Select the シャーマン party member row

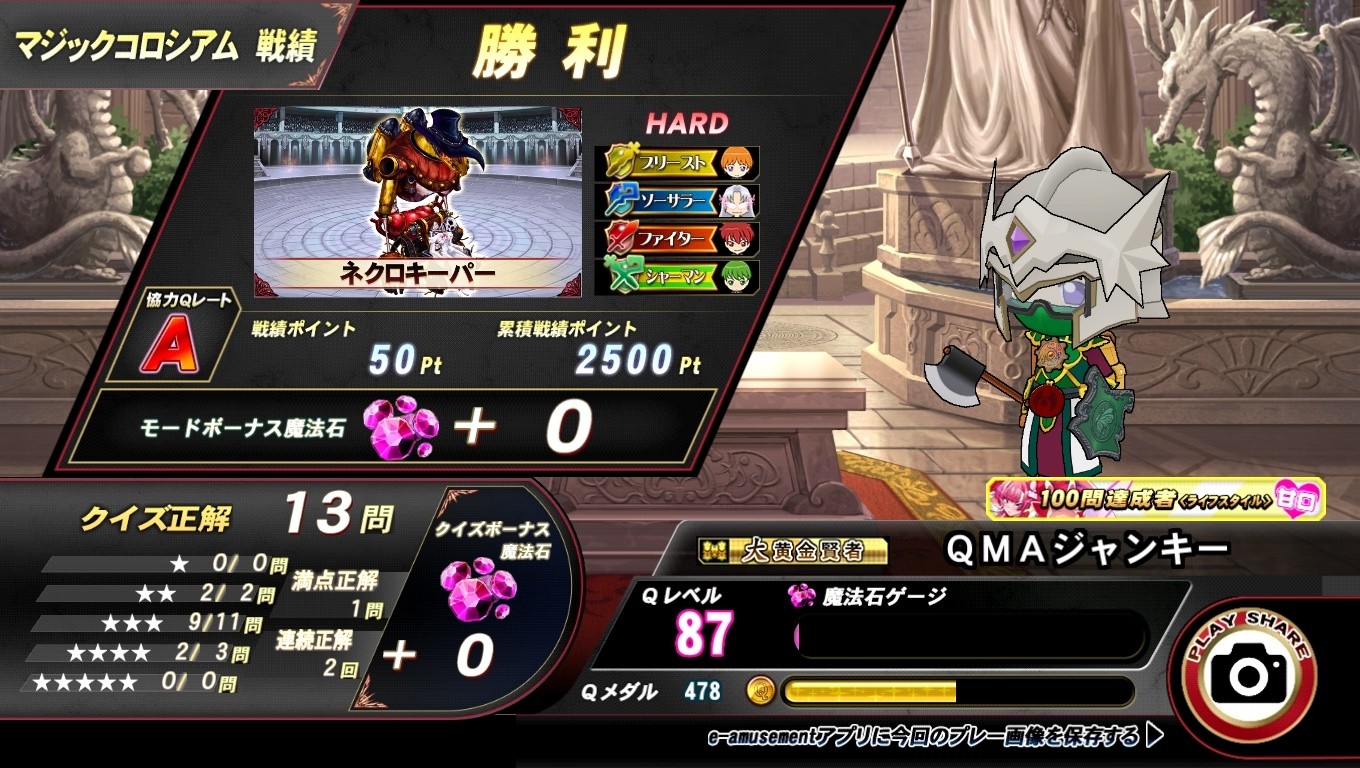click(677, 276)
